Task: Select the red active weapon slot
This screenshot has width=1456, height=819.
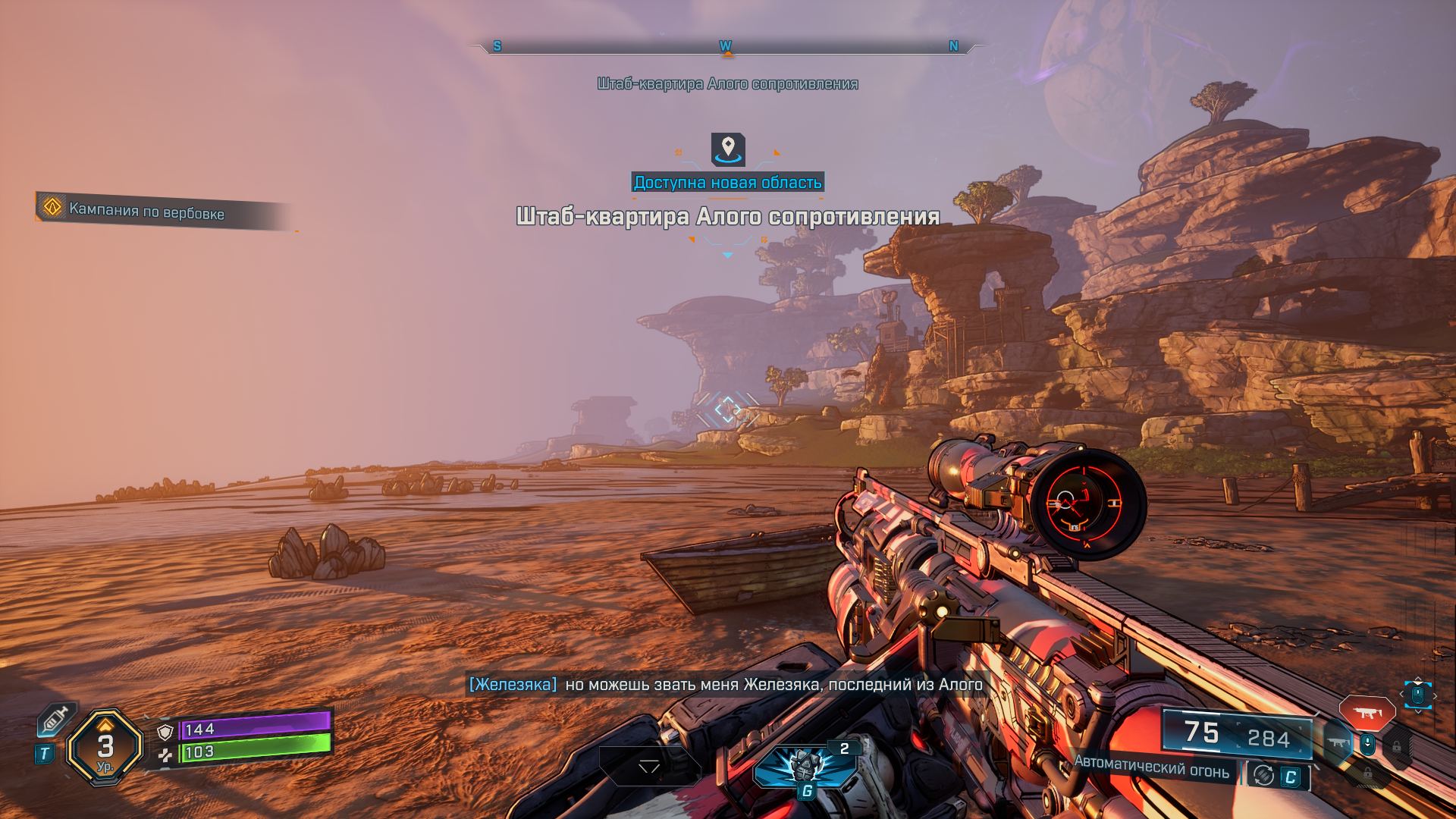Action: tap(1367, 713)
